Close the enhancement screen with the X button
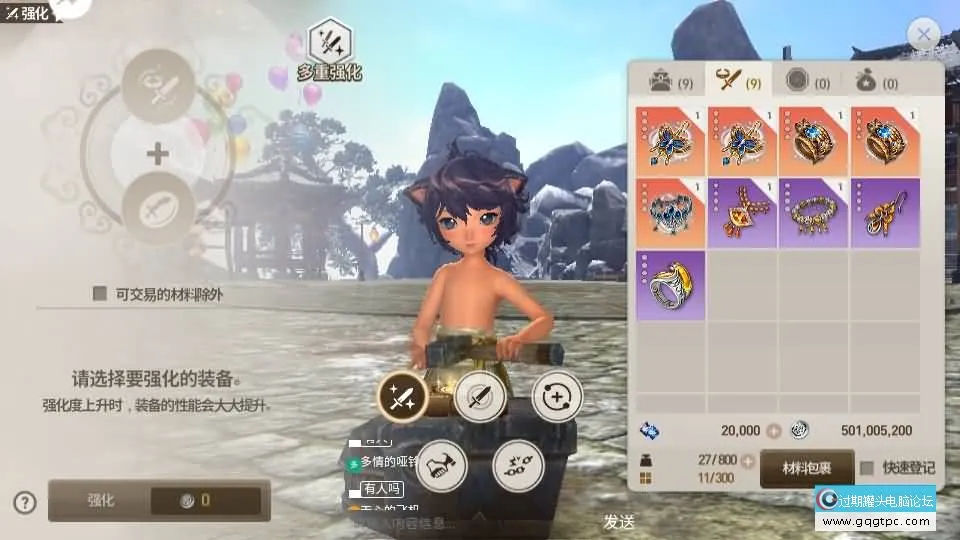 coord(923,37)
